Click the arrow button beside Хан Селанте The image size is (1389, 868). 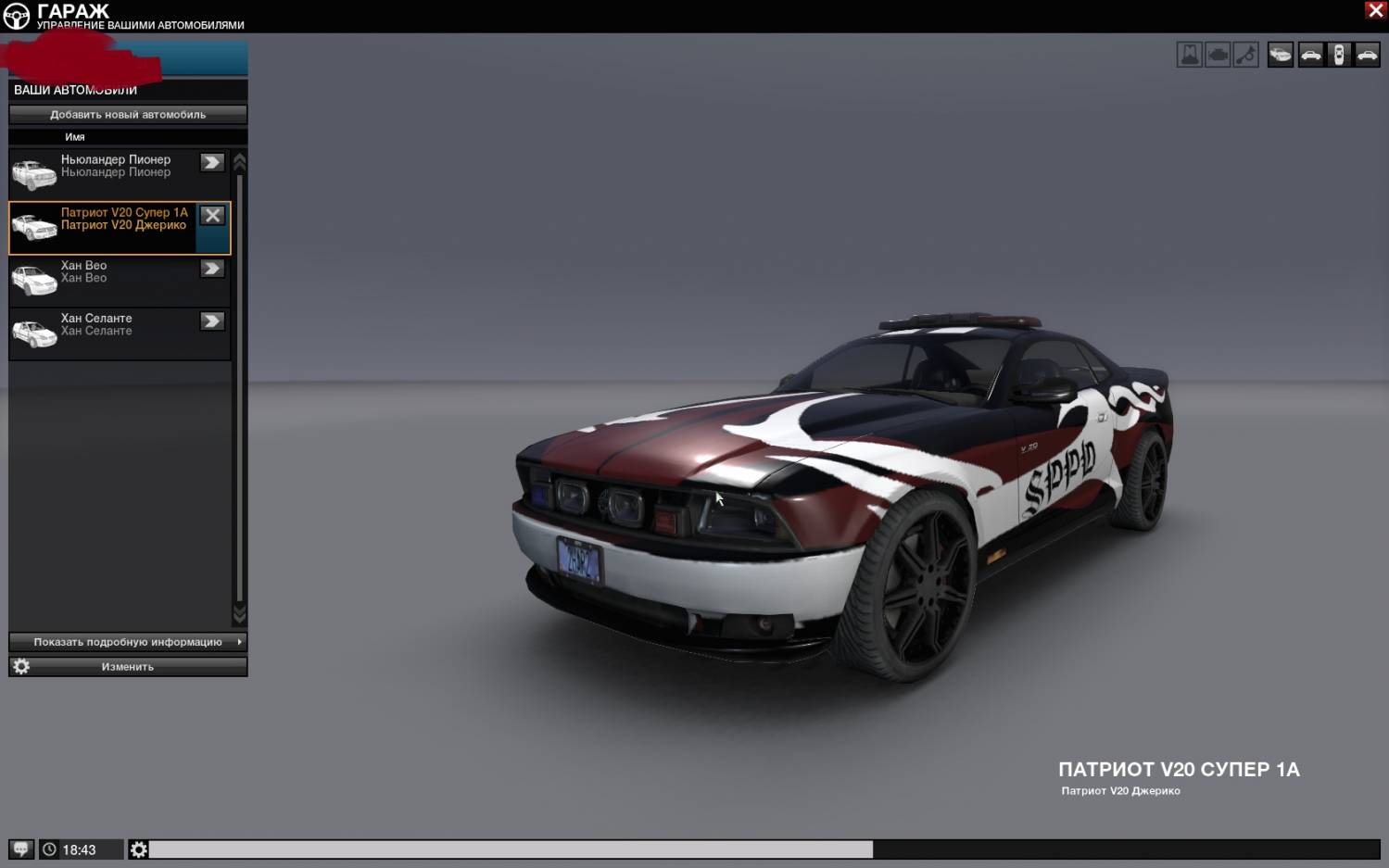[212, 321]
